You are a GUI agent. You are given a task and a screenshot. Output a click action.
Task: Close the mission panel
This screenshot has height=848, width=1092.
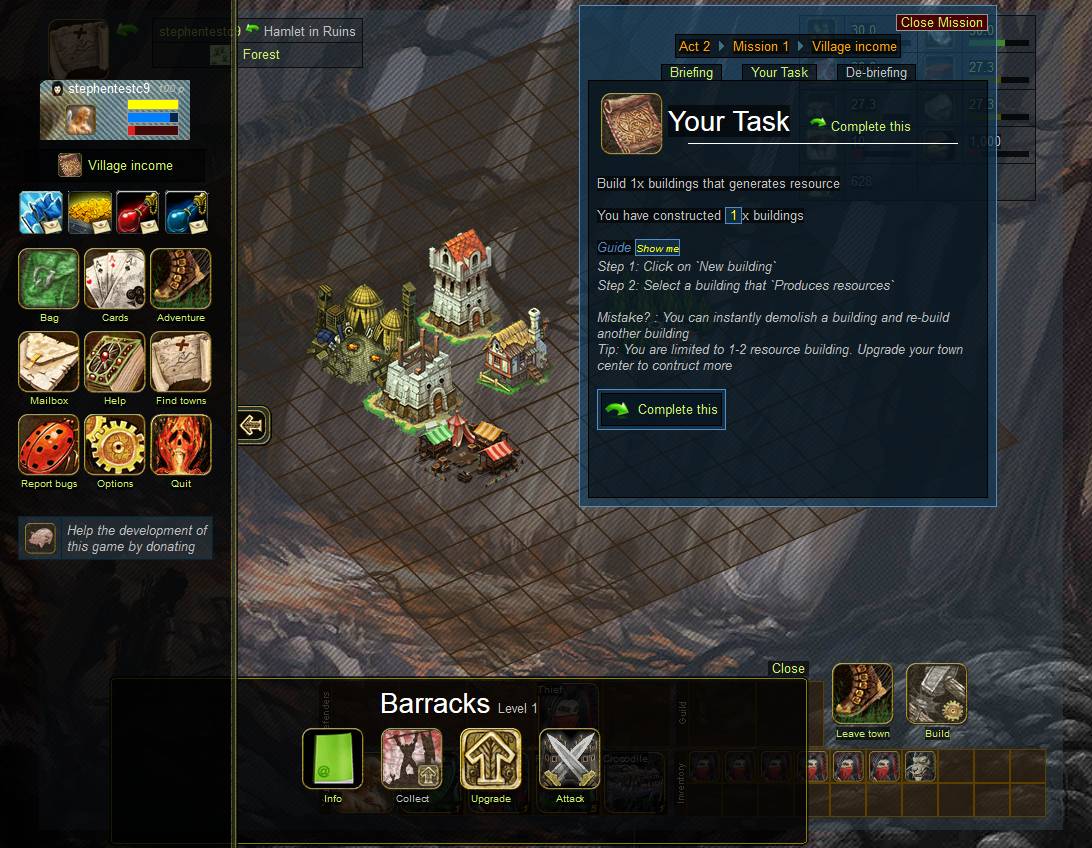click(x=941, y=22)
